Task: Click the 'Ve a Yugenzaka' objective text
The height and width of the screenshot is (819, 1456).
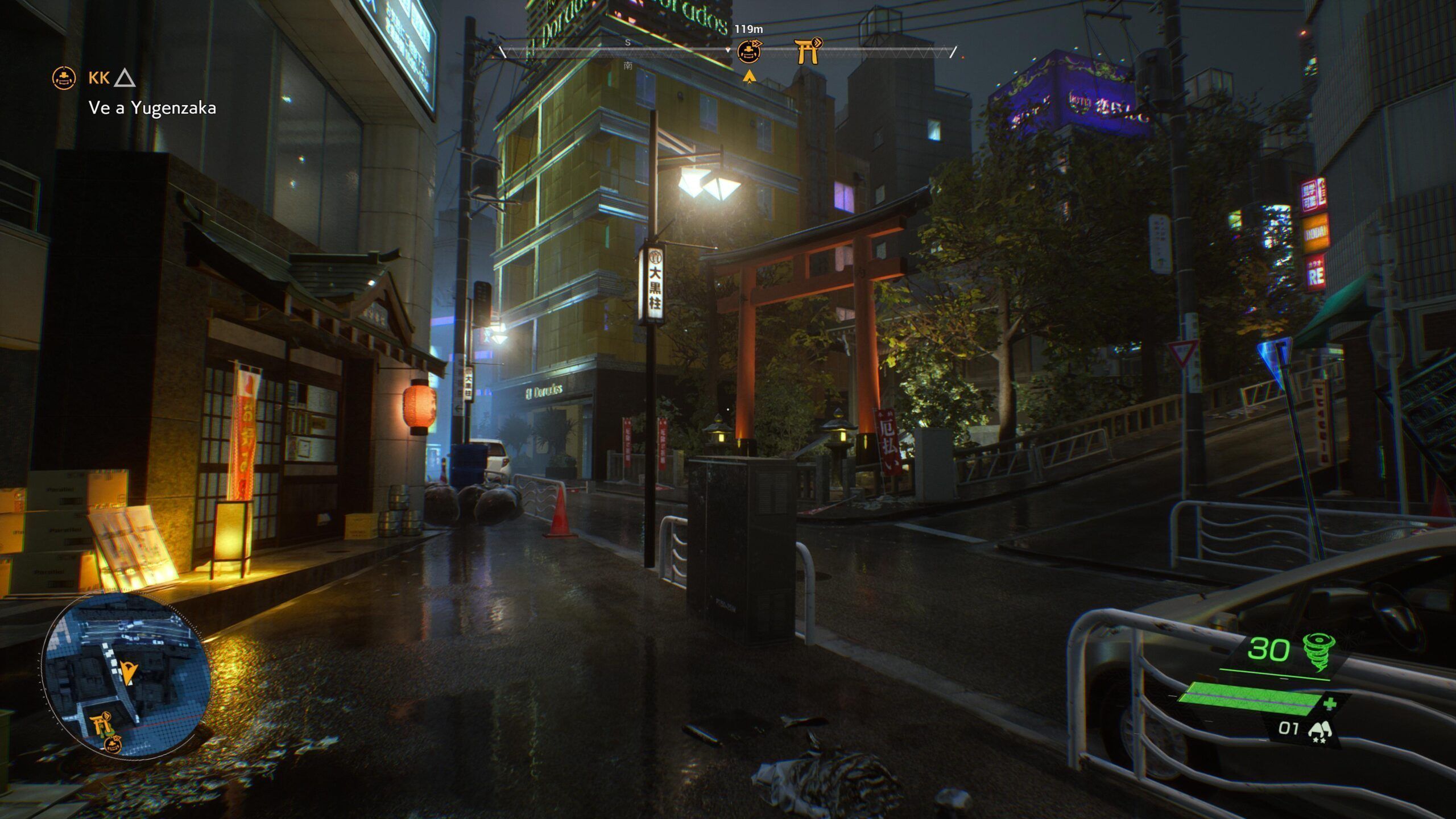Action: tap(152, 108)
